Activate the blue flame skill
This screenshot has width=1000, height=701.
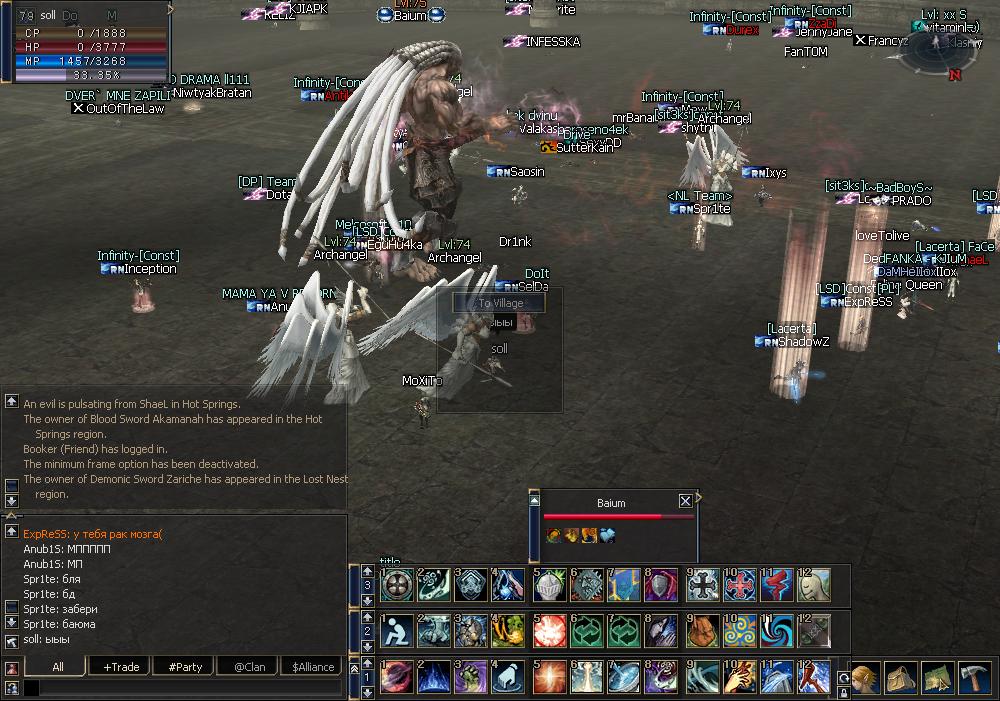coord(433,678)
